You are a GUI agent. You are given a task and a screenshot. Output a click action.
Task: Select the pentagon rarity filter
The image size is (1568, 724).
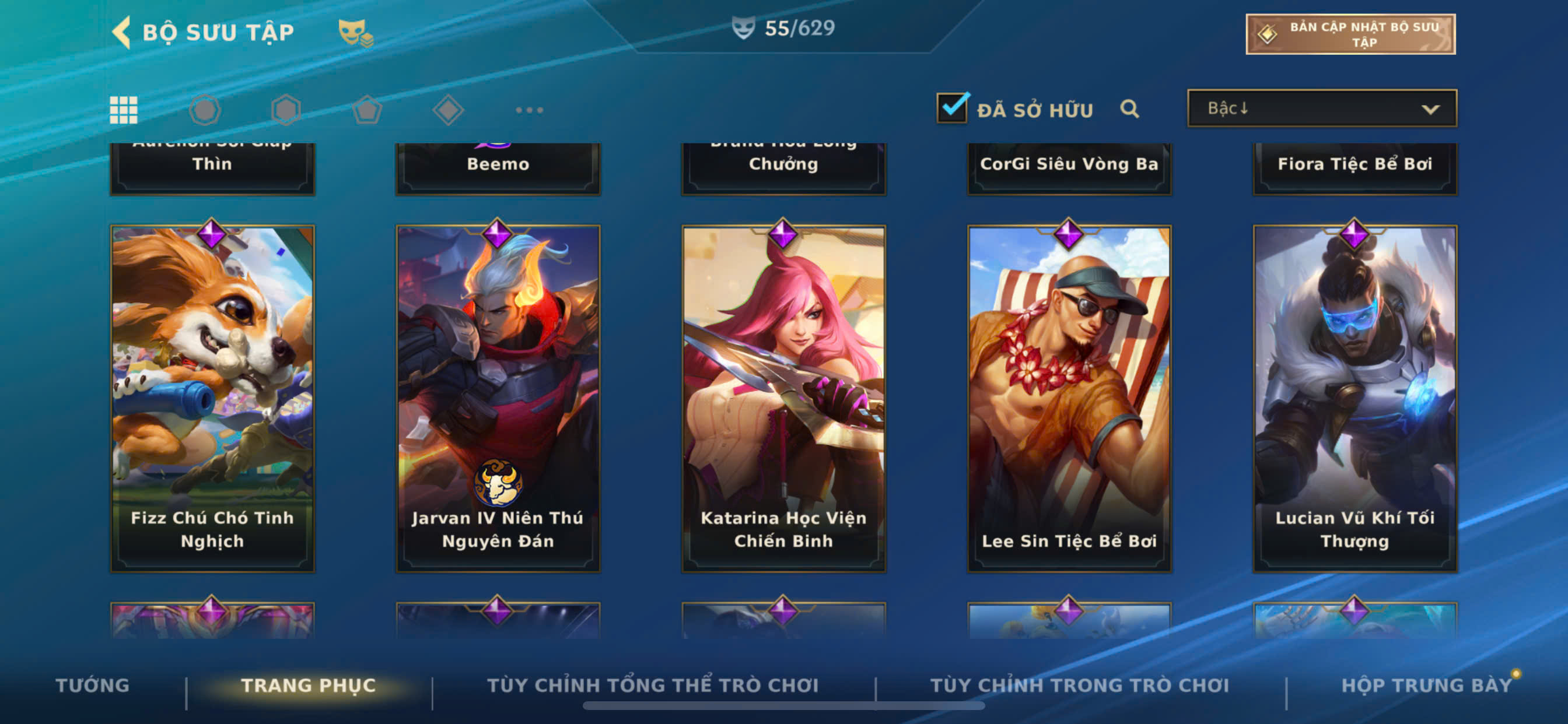(x=367, y=110)
